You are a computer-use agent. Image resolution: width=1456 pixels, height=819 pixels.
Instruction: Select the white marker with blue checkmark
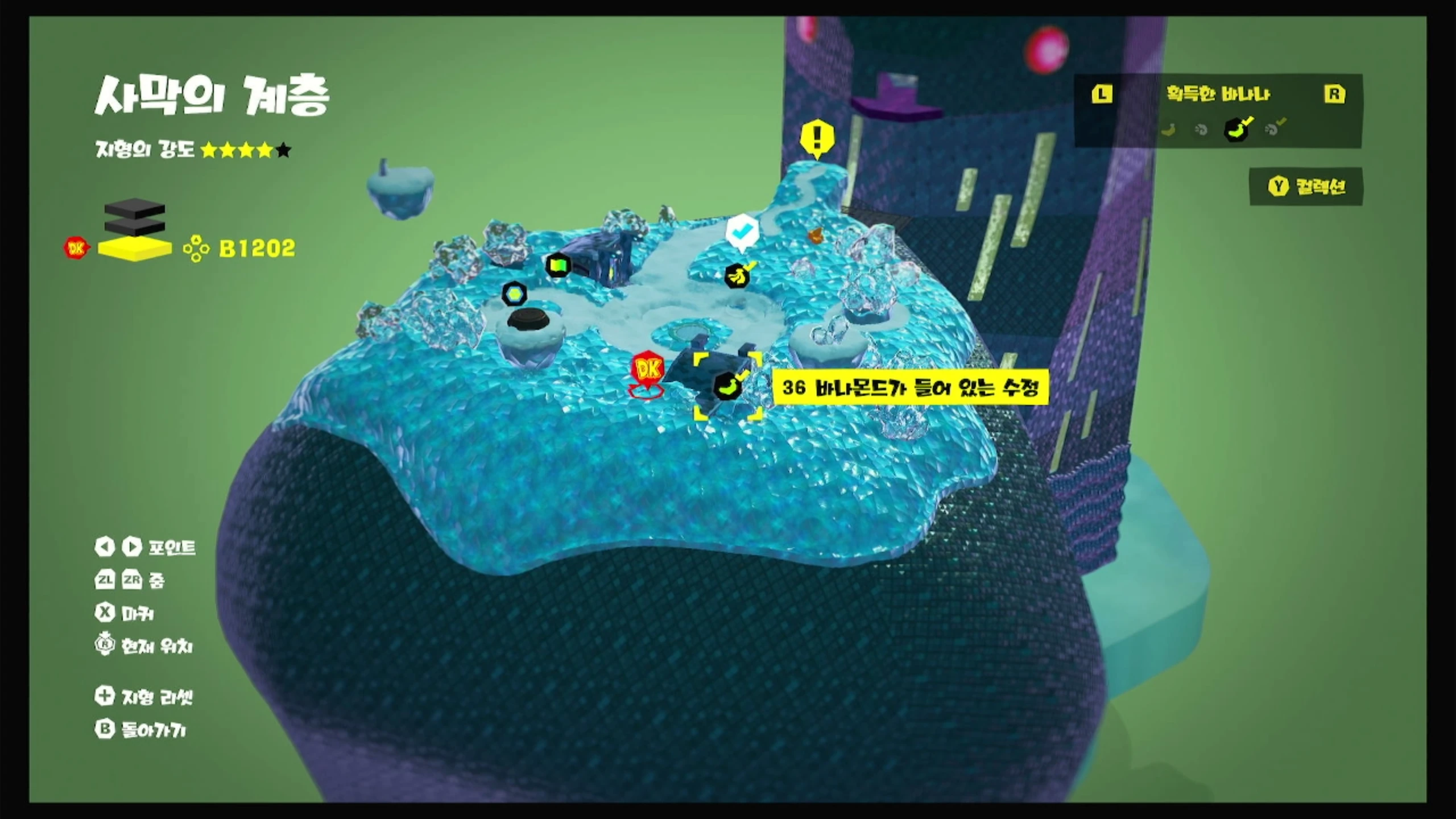click(742, 232)
